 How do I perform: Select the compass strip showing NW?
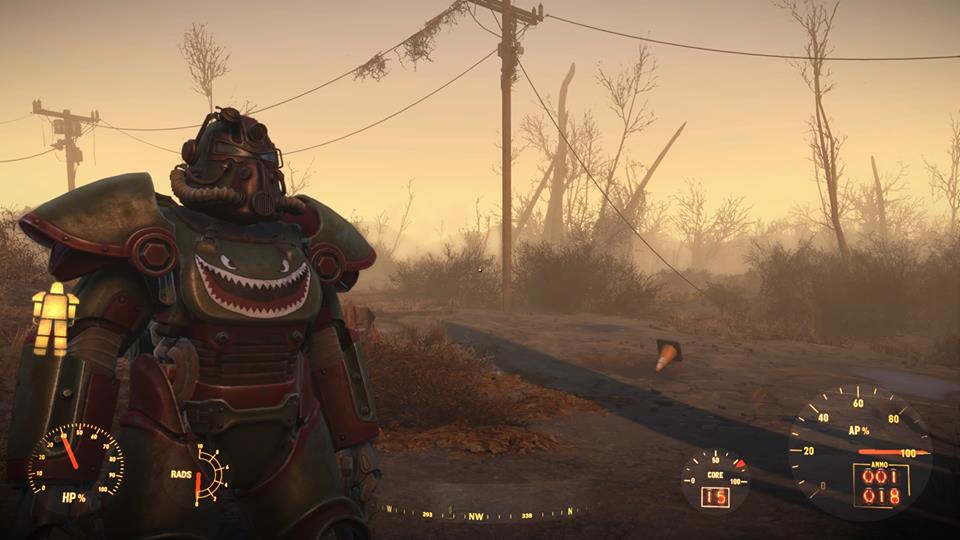tap(476, 516)
